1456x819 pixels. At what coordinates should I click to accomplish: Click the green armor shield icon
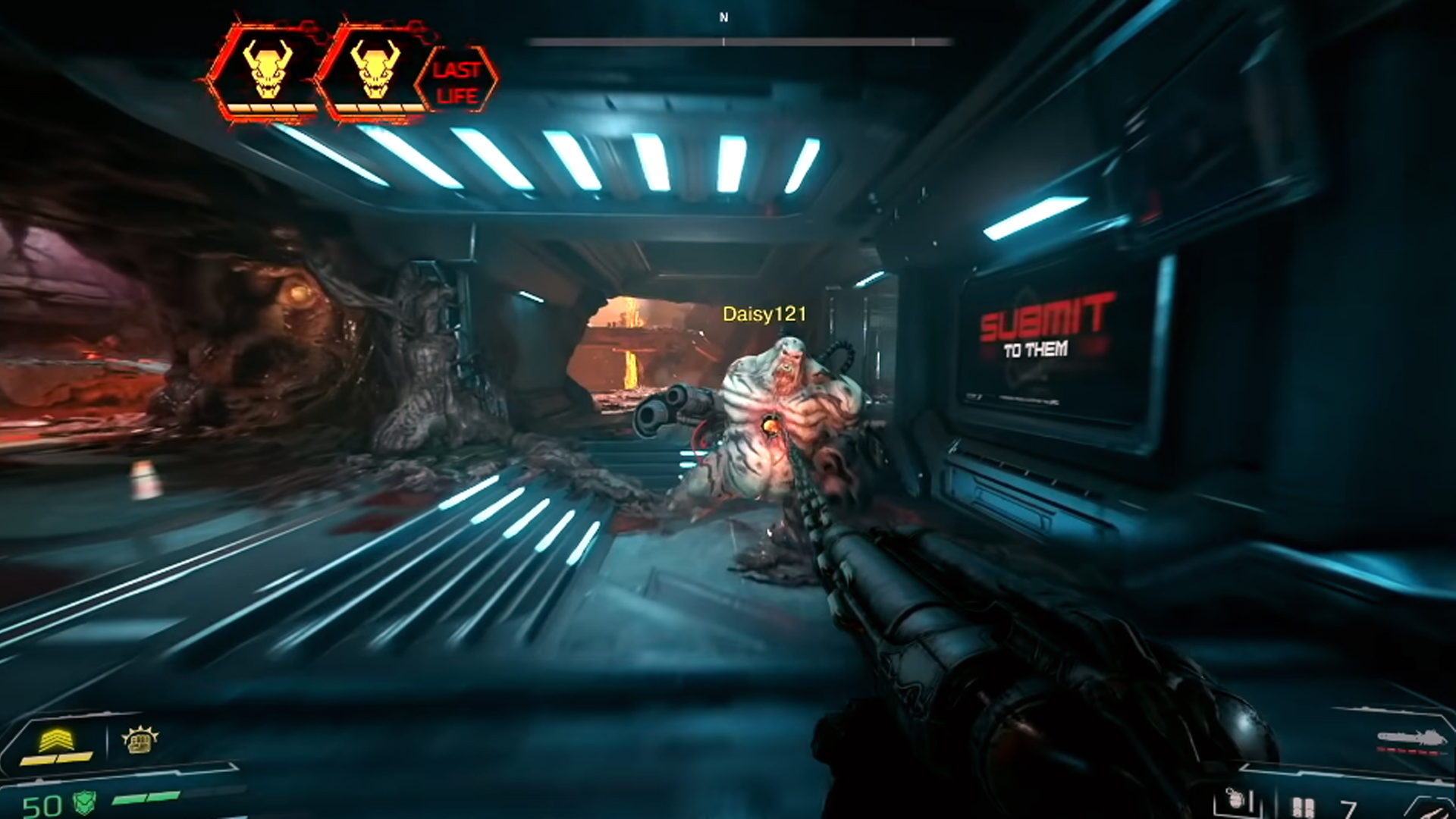click(84, 803)
